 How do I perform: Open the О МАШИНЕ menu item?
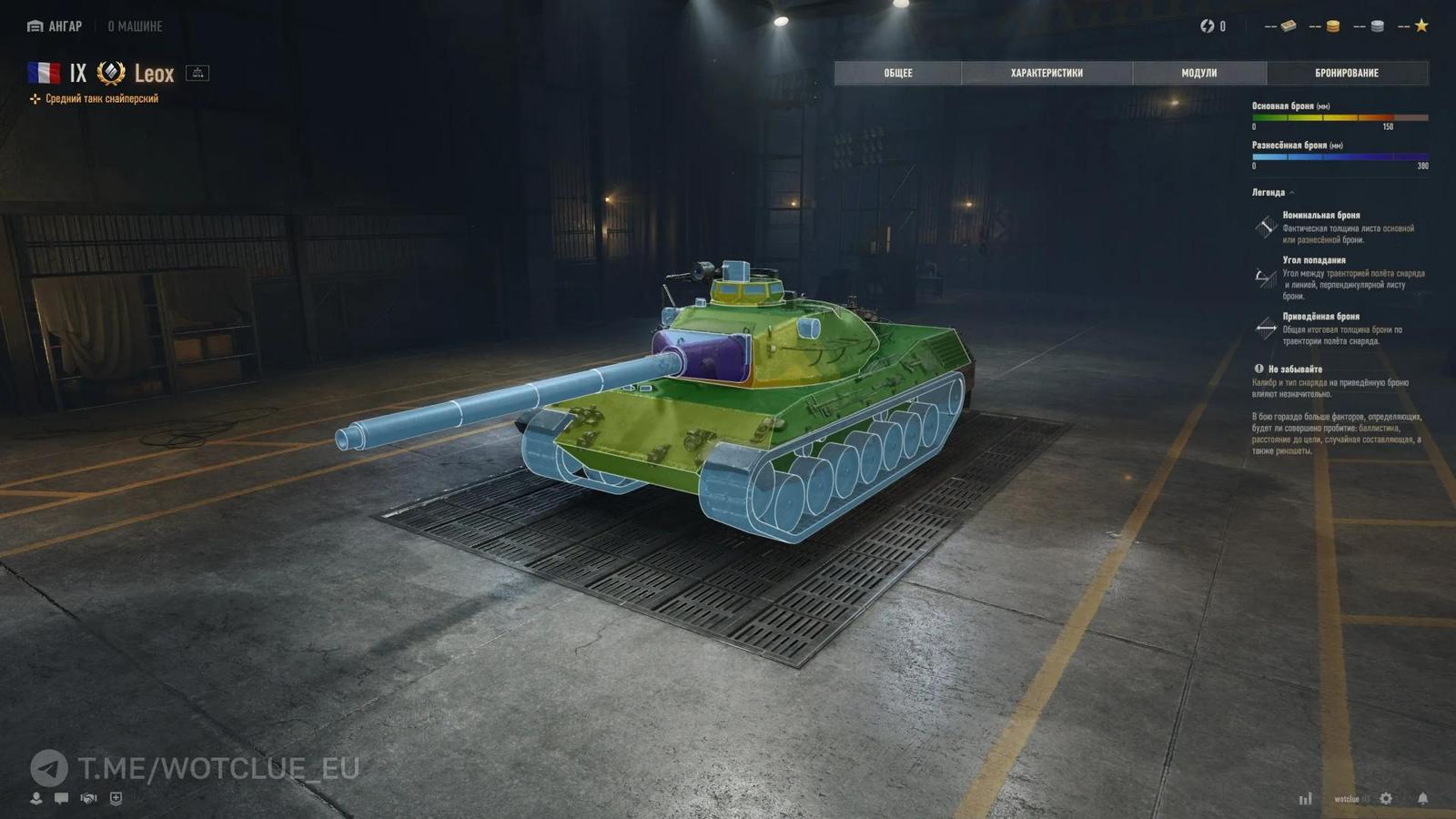point(133,26)
